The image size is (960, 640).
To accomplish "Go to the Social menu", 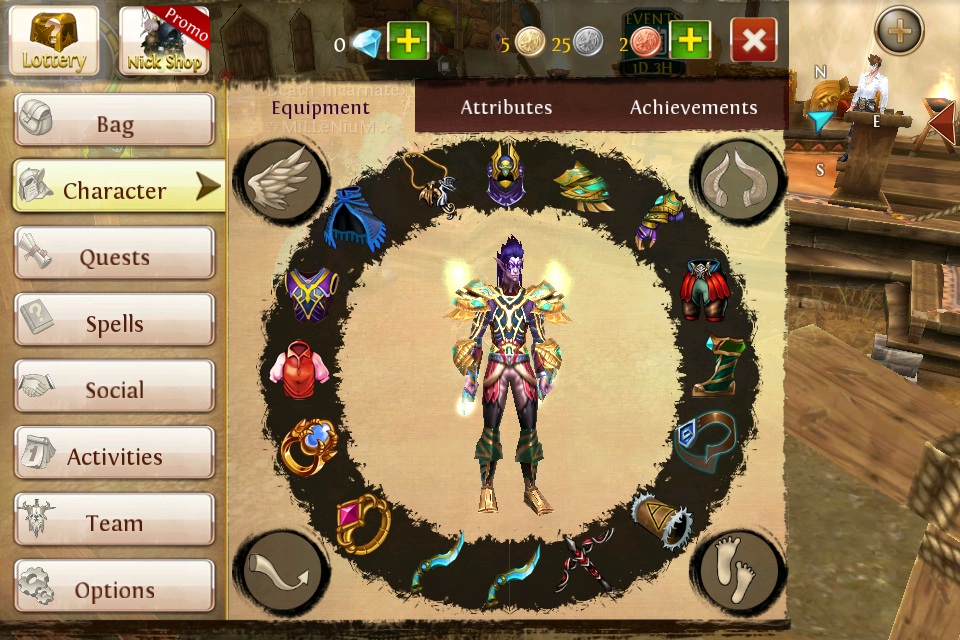I will tap(114, 390).
